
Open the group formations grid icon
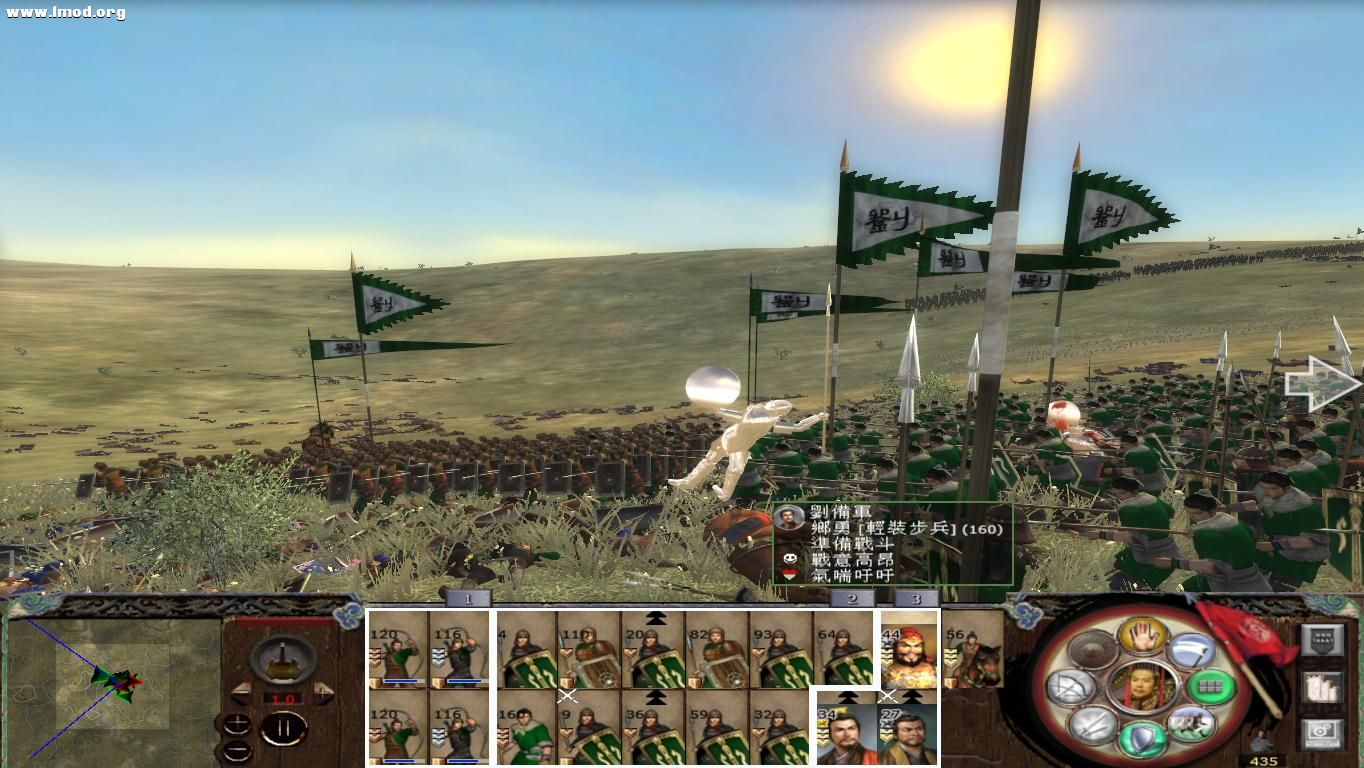click(x=1211, y=687)
